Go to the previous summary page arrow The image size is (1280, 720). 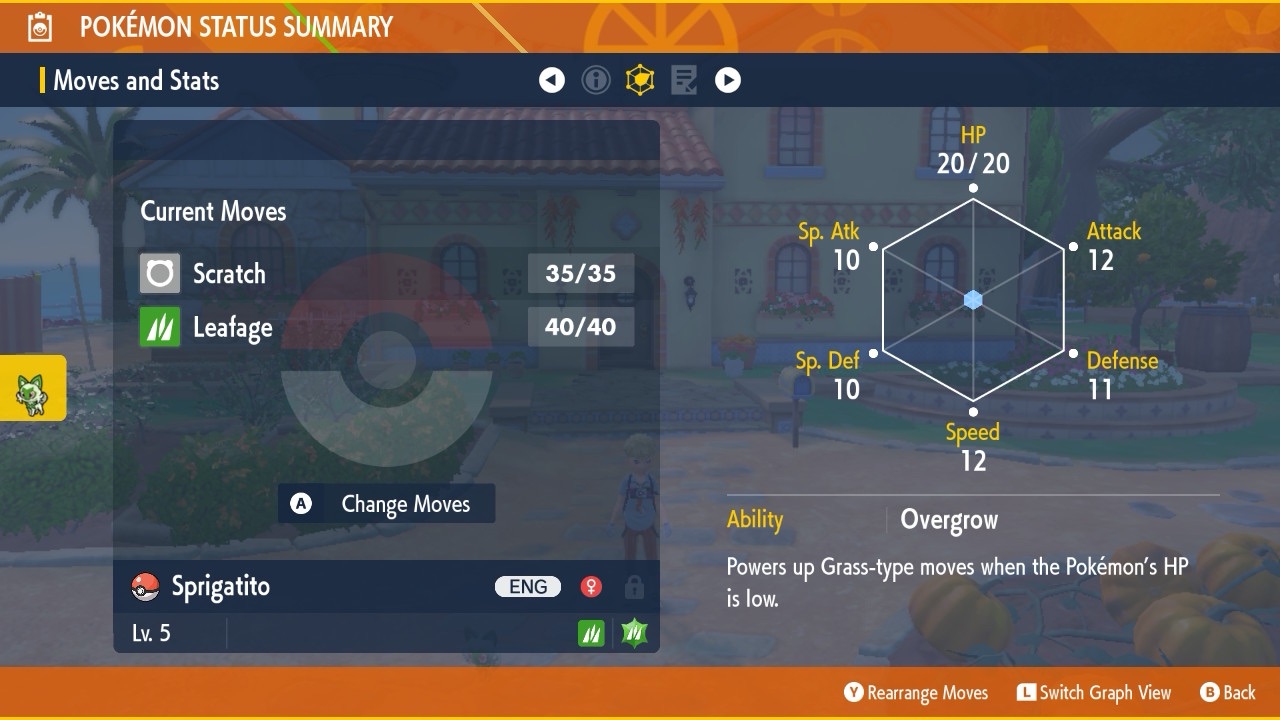(x=552, y=80)
